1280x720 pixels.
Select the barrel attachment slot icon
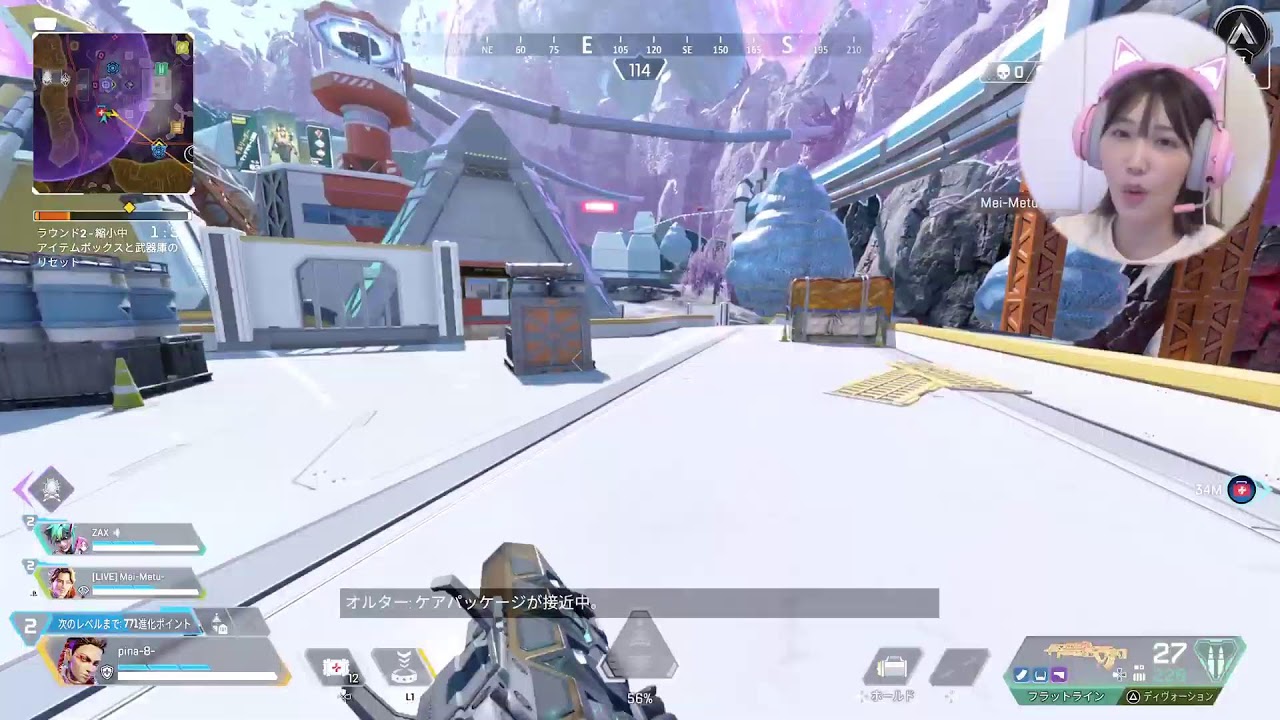(1020, 674)
